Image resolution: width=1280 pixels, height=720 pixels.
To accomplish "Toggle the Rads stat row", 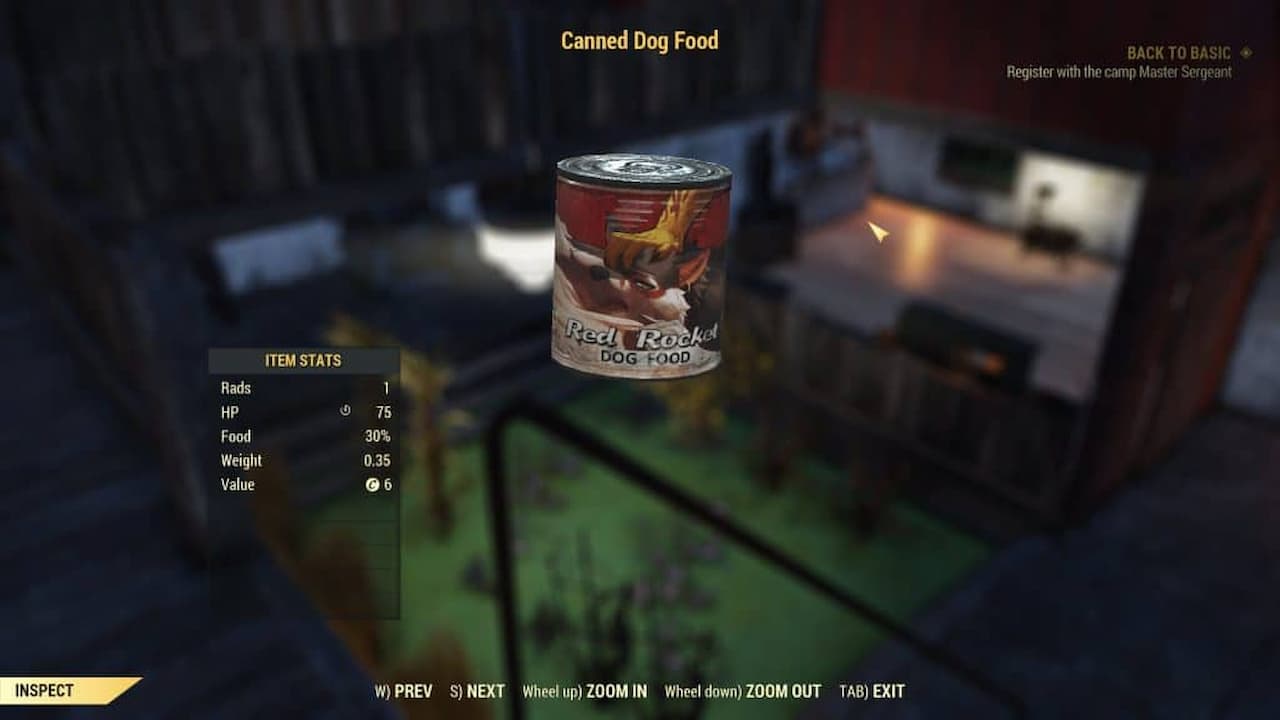I will (x=300, y=388).
